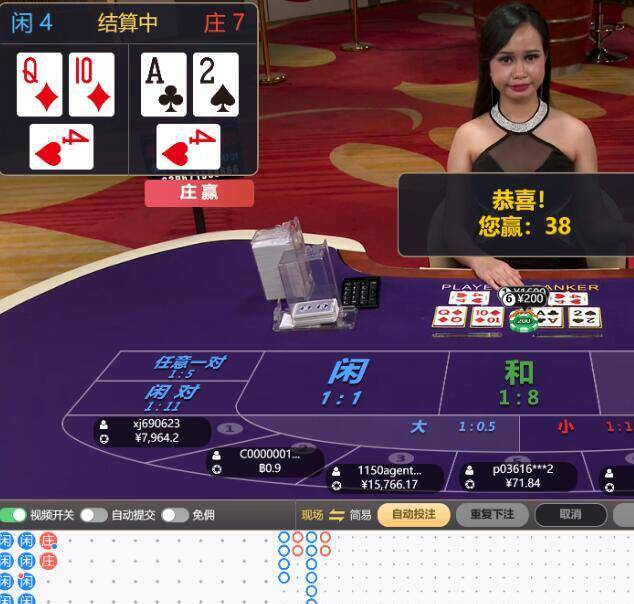This screenshot has width=634, height=604.
Task: Select seat of player C0000001
Action: pos(266,461)
